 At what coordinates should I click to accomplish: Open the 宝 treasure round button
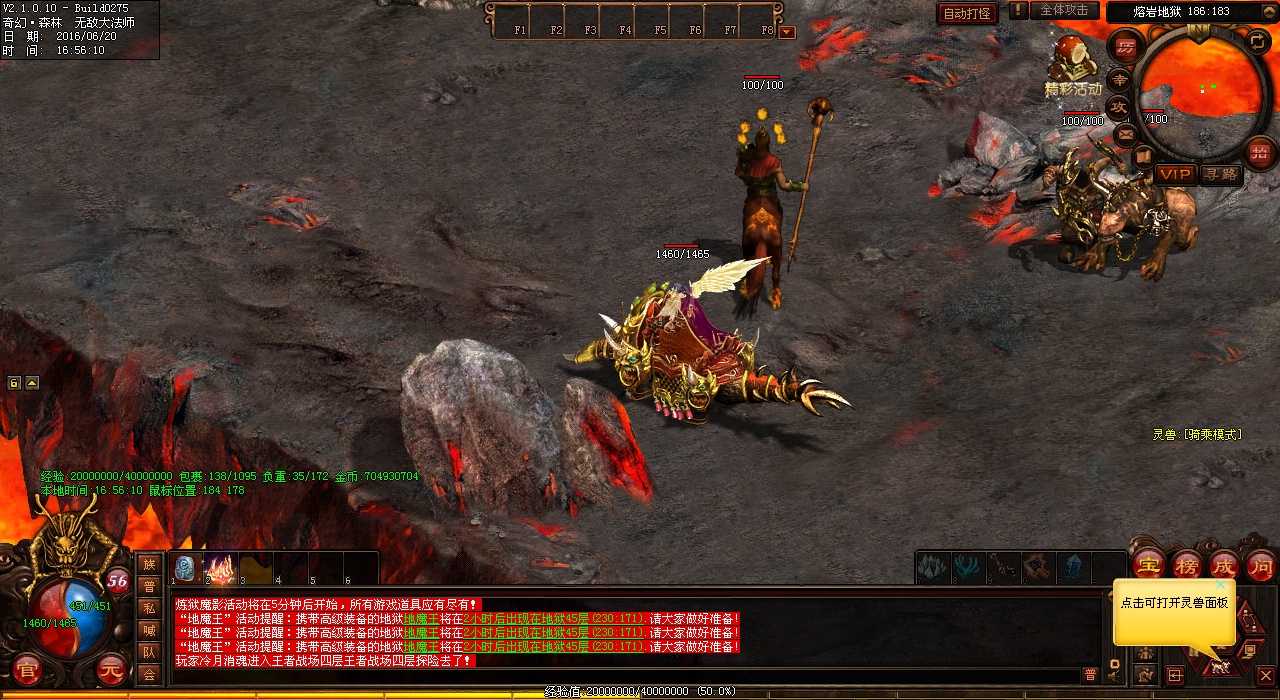(x=1148, y=564)
